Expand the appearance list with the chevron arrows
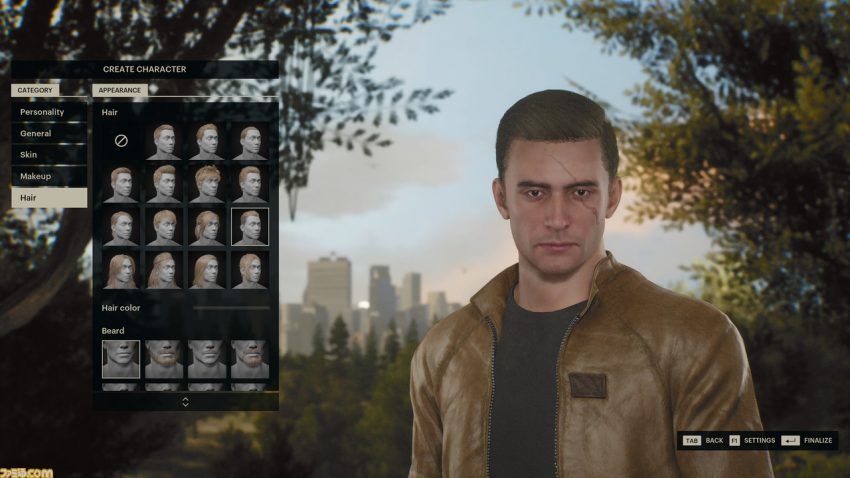 click(x=185, y=401)
